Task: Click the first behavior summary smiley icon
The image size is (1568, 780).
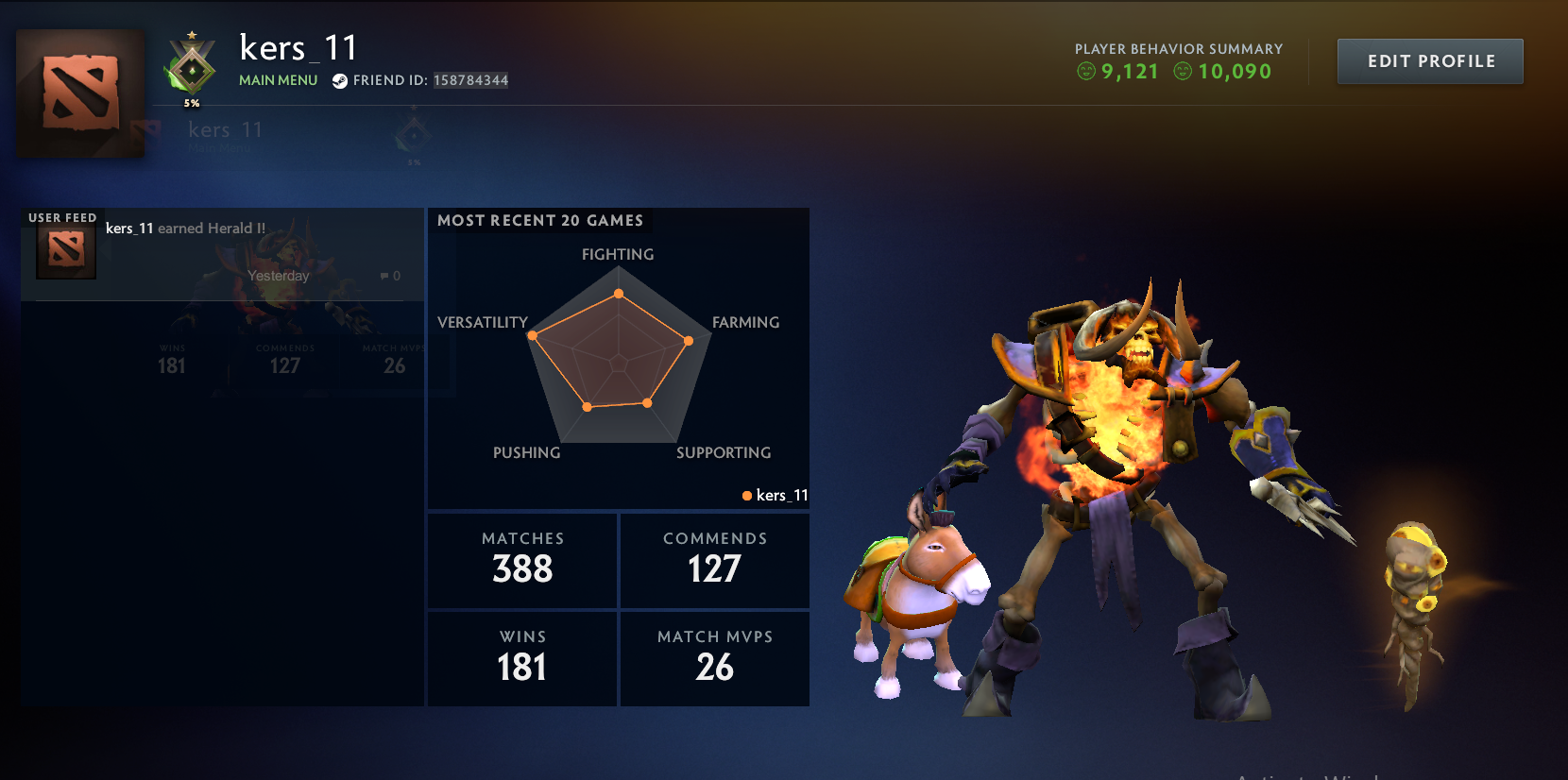Action: [x=1084, y=71]
